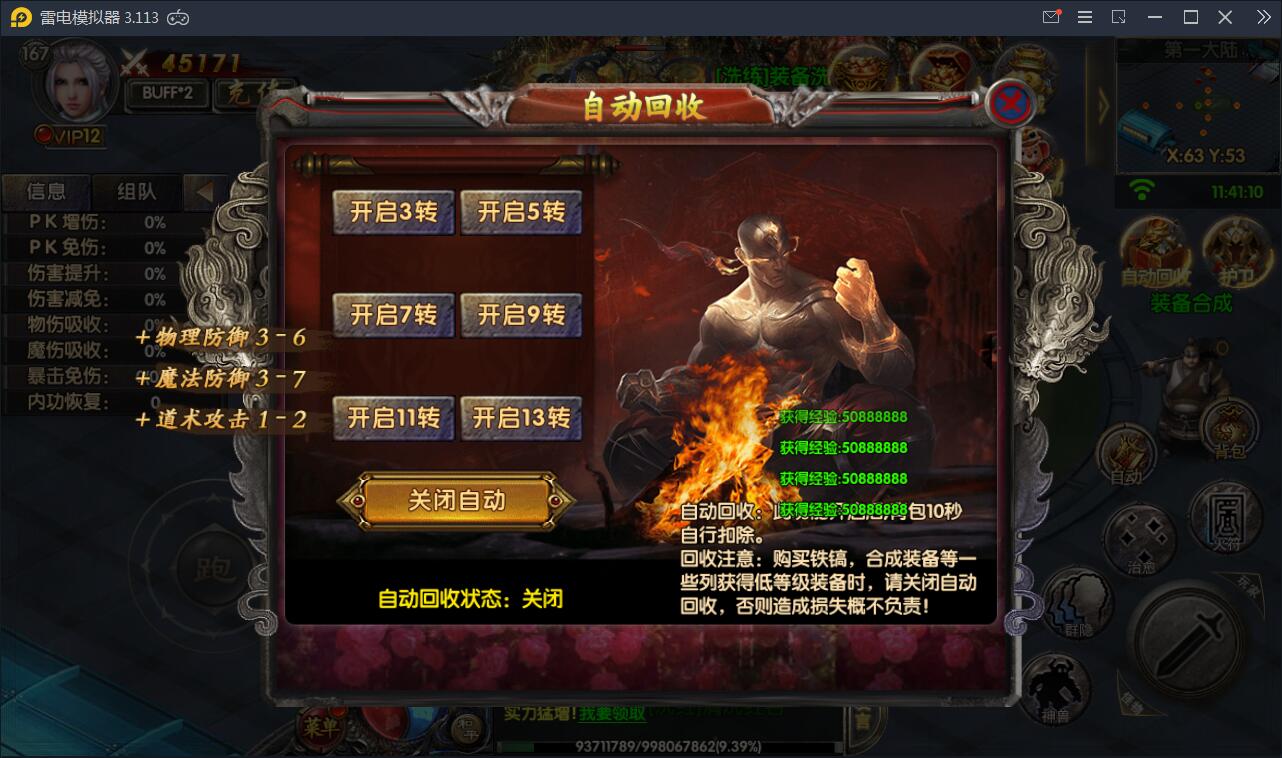Expand the 雷电模拟器 hamburger menu
Screen dimensions: 1282x758
tap(1083, 17)
